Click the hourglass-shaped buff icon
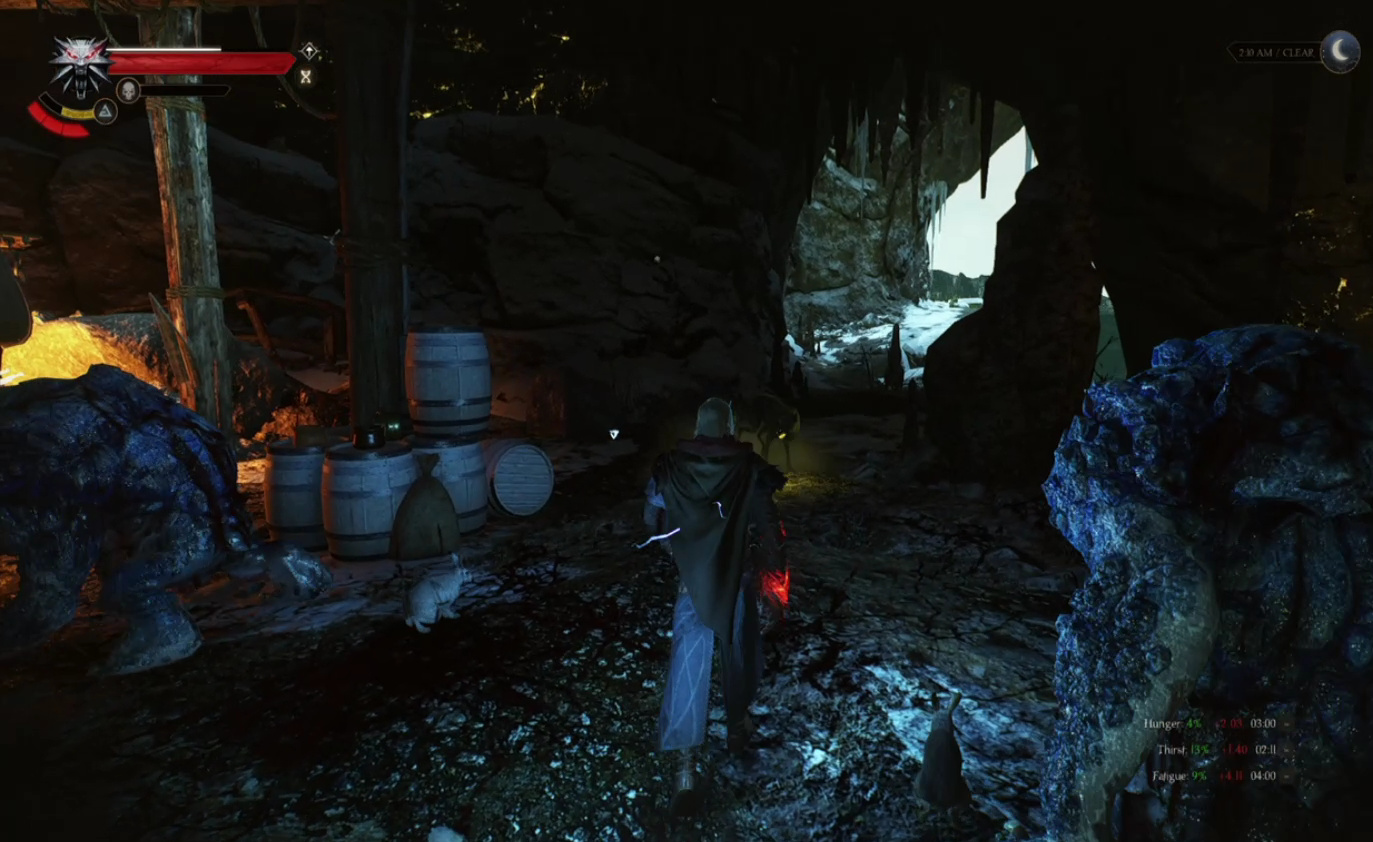The height and width of the screenshot is (842, 1373). click(306, 76)
